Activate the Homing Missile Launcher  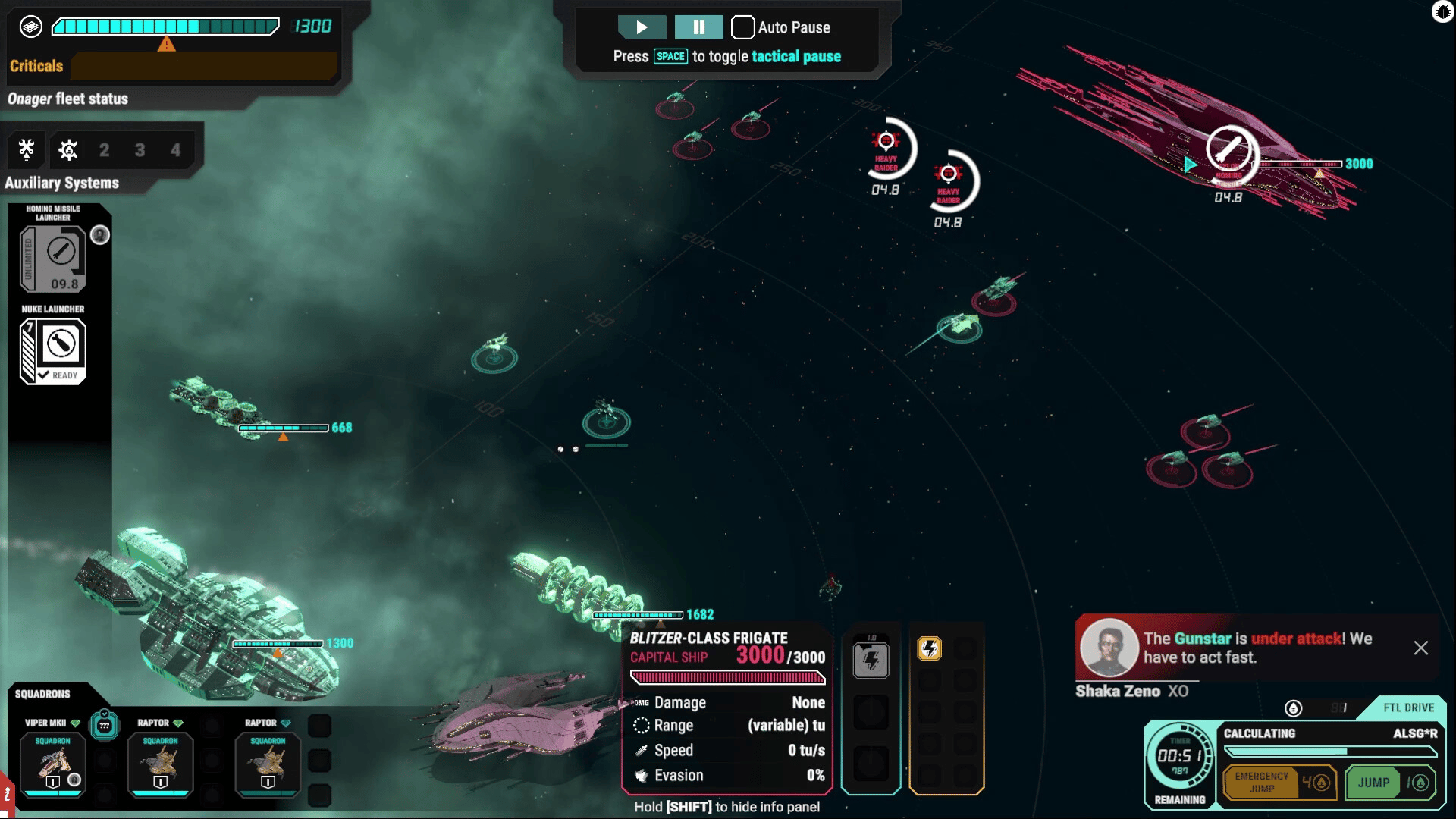click(x=53, y=258)
